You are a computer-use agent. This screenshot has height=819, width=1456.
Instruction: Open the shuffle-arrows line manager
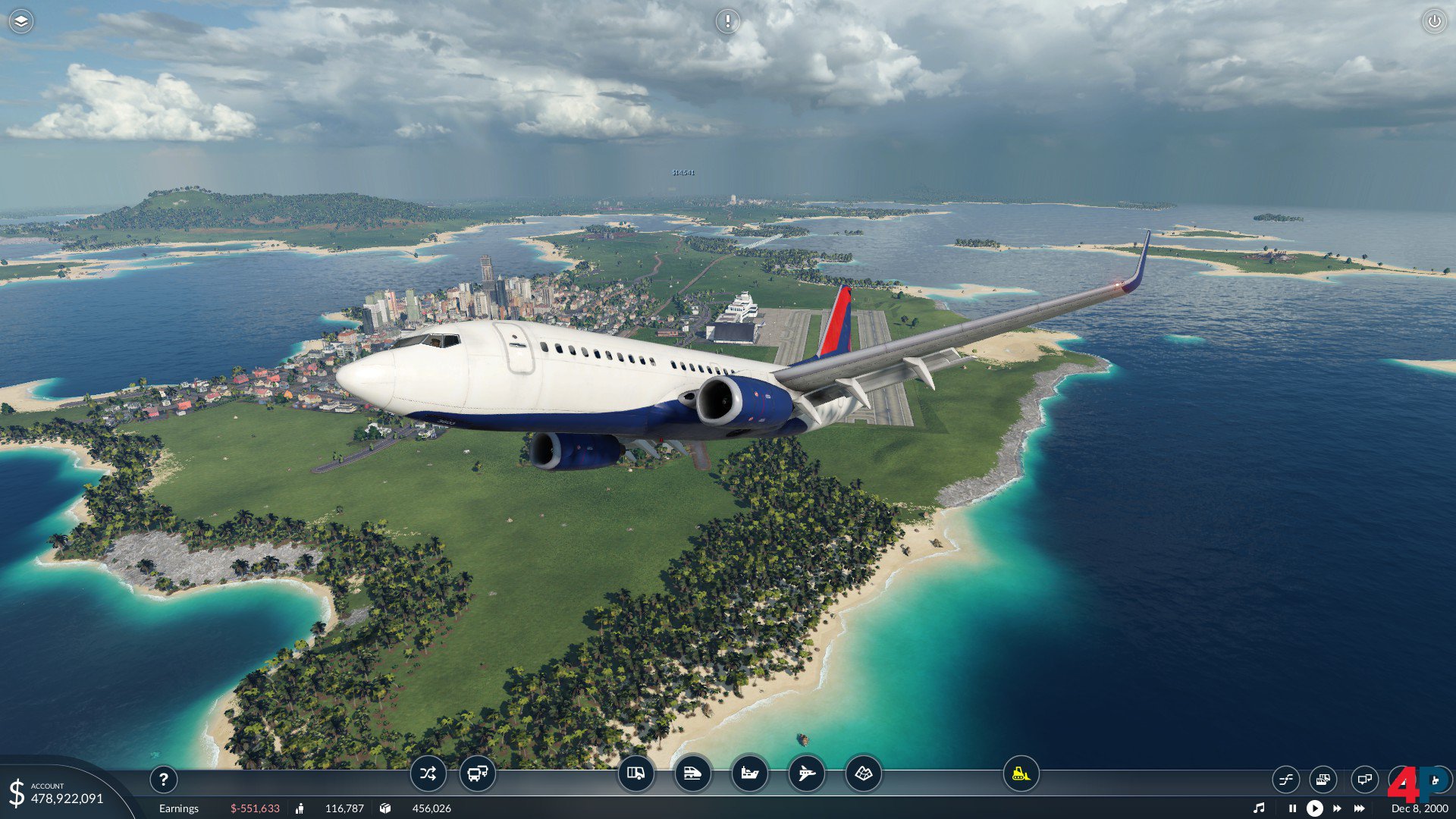click(x=428, y=773)
